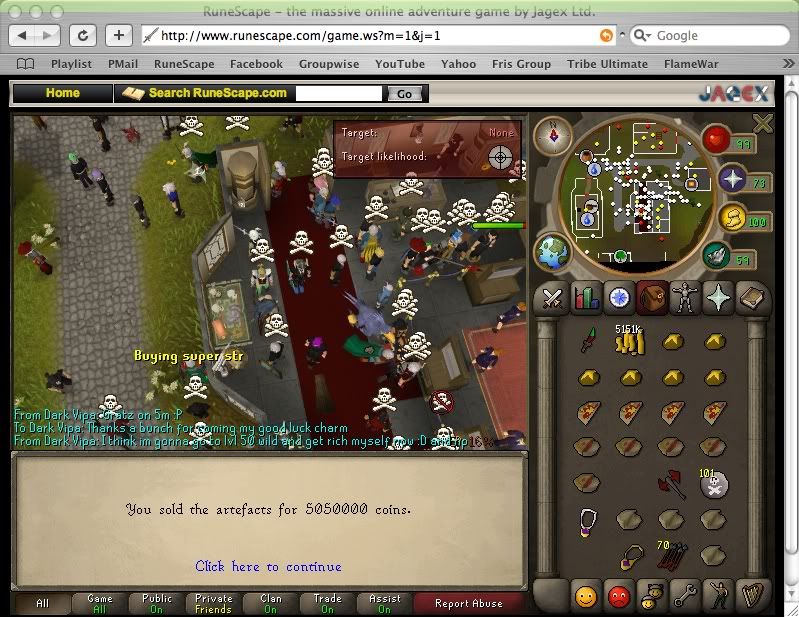Open the world map globe
The image size is (799, 617).
[x=552, y=251]
